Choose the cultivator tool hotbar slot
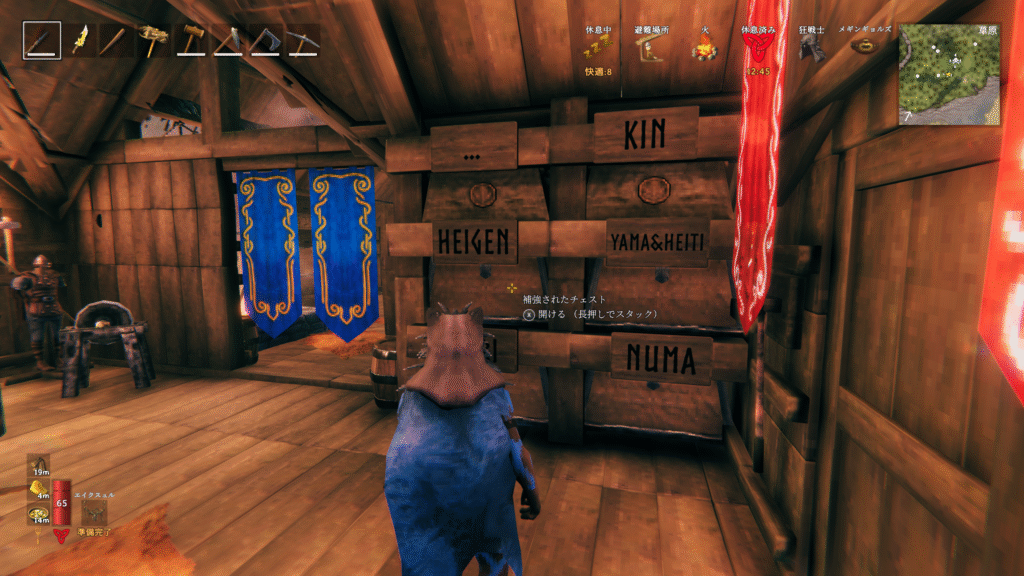The width and height of the screenshot is (1024, 576). tap(227, 40)
